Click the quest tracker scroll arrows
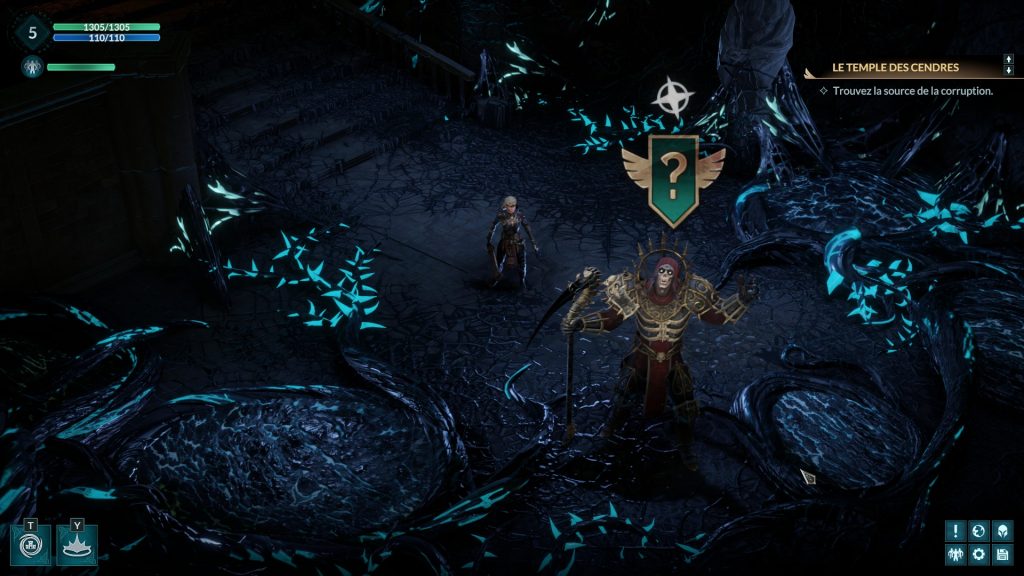The height and width of the screenshot is (576, 1024). tap(1008, 65)
